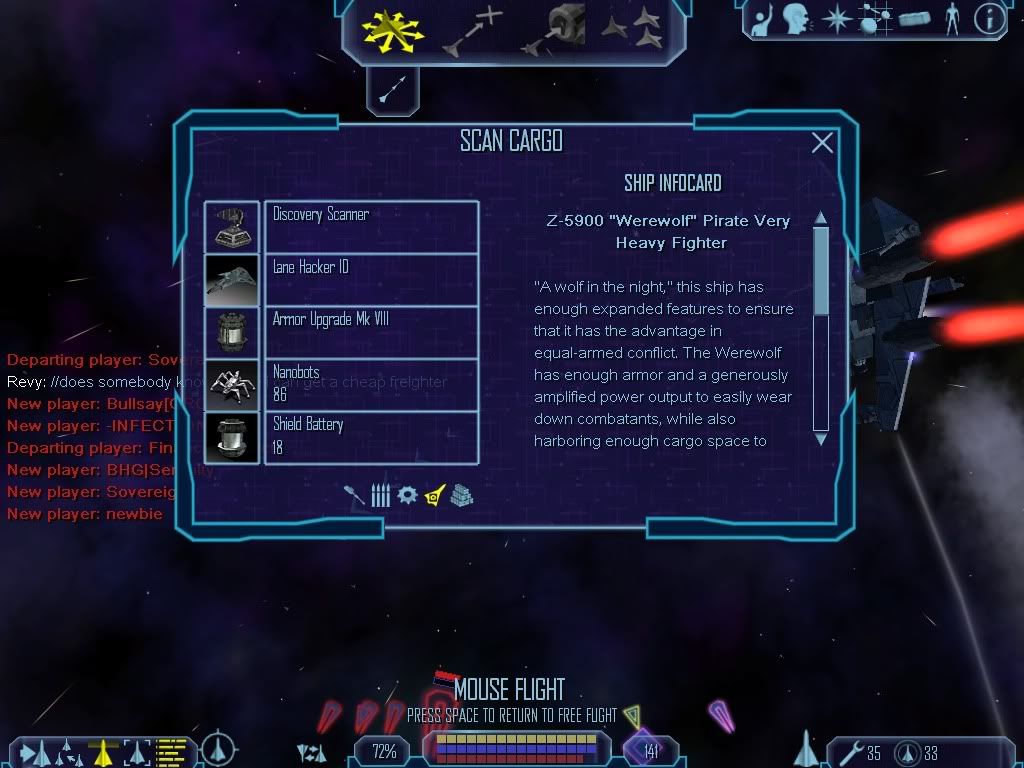Switch to the yellow ship internal equipment tab

coord(435,495)
